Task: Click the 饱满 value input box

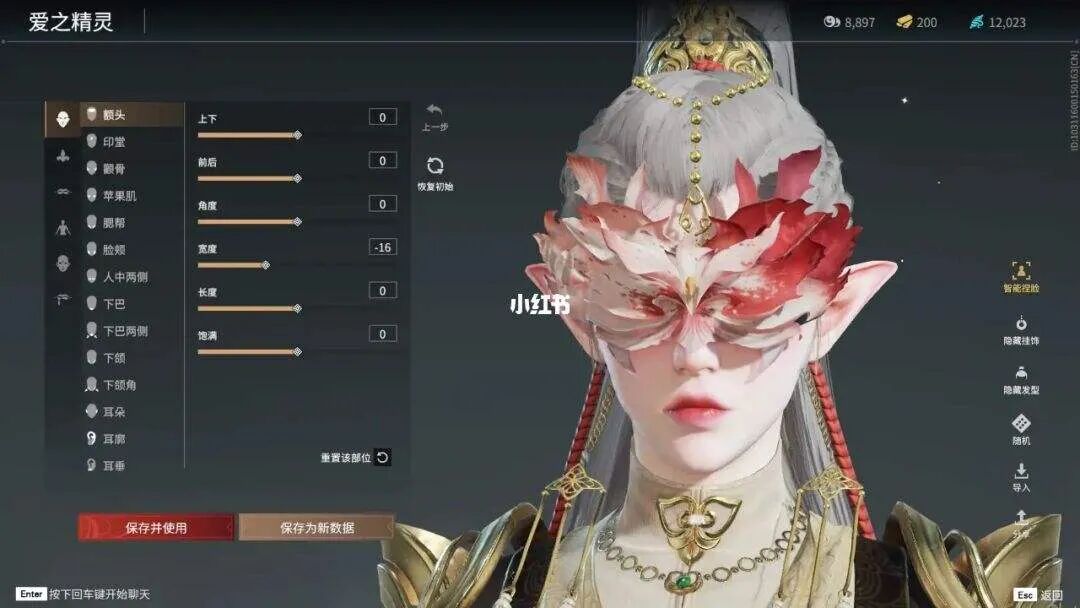Action: [x=382, y=334]
